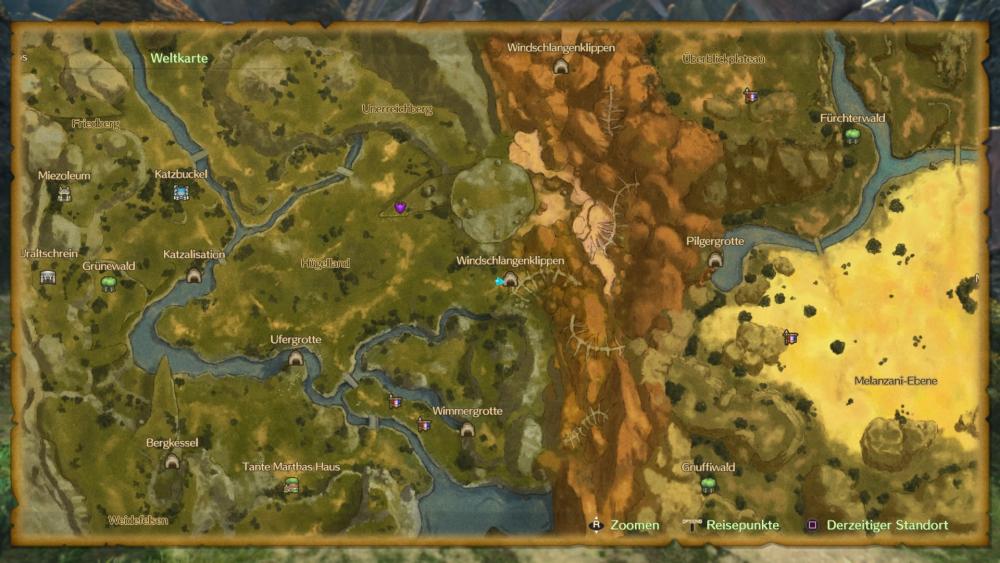Select the Miezoleum map marker
The width and height of the screenshot is (1000, 563).
[x=65, y=193]
